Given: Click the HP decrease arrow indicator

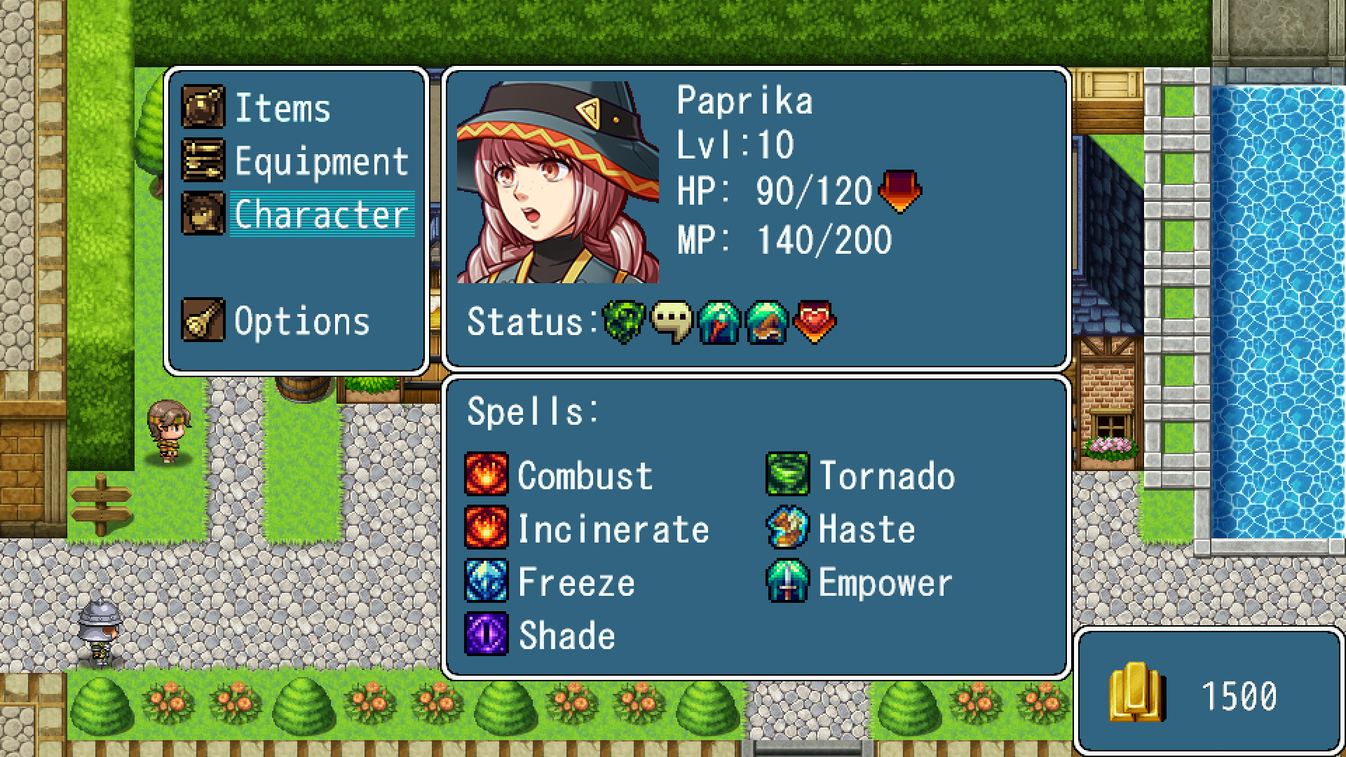Looking at the screenshot, I should [x=901, y=190].
